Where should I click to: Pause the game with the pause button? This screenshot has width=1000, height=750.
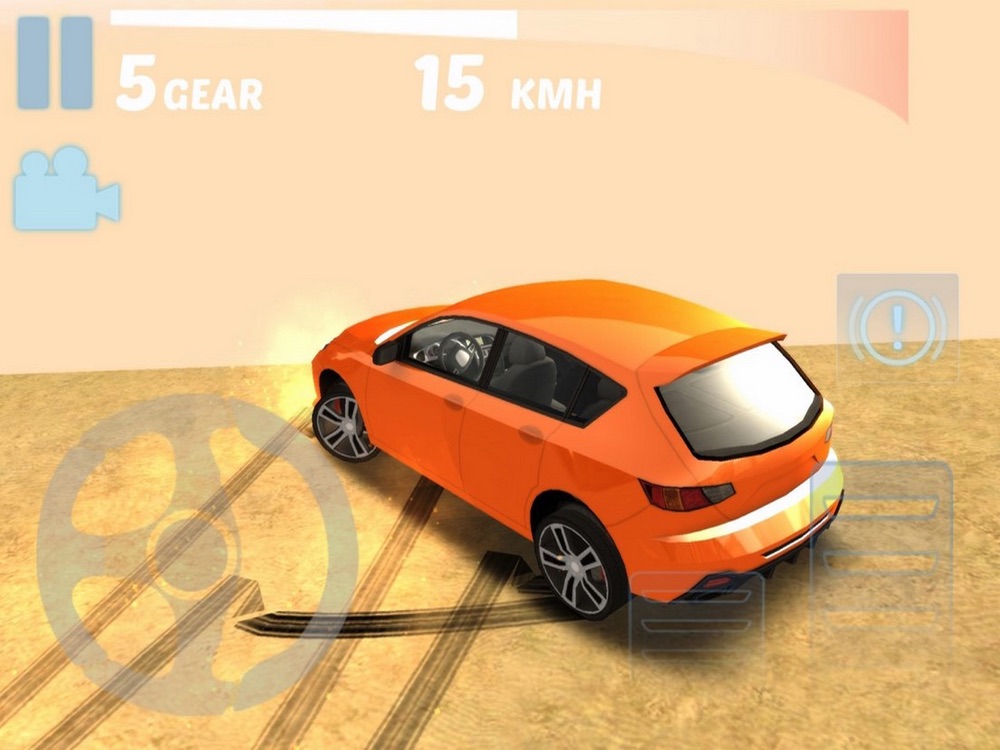click(55, 62)
